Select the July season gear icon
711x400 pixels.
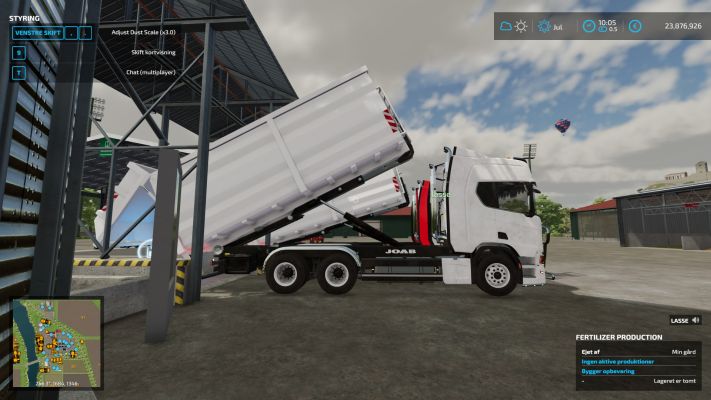point(545,26)
